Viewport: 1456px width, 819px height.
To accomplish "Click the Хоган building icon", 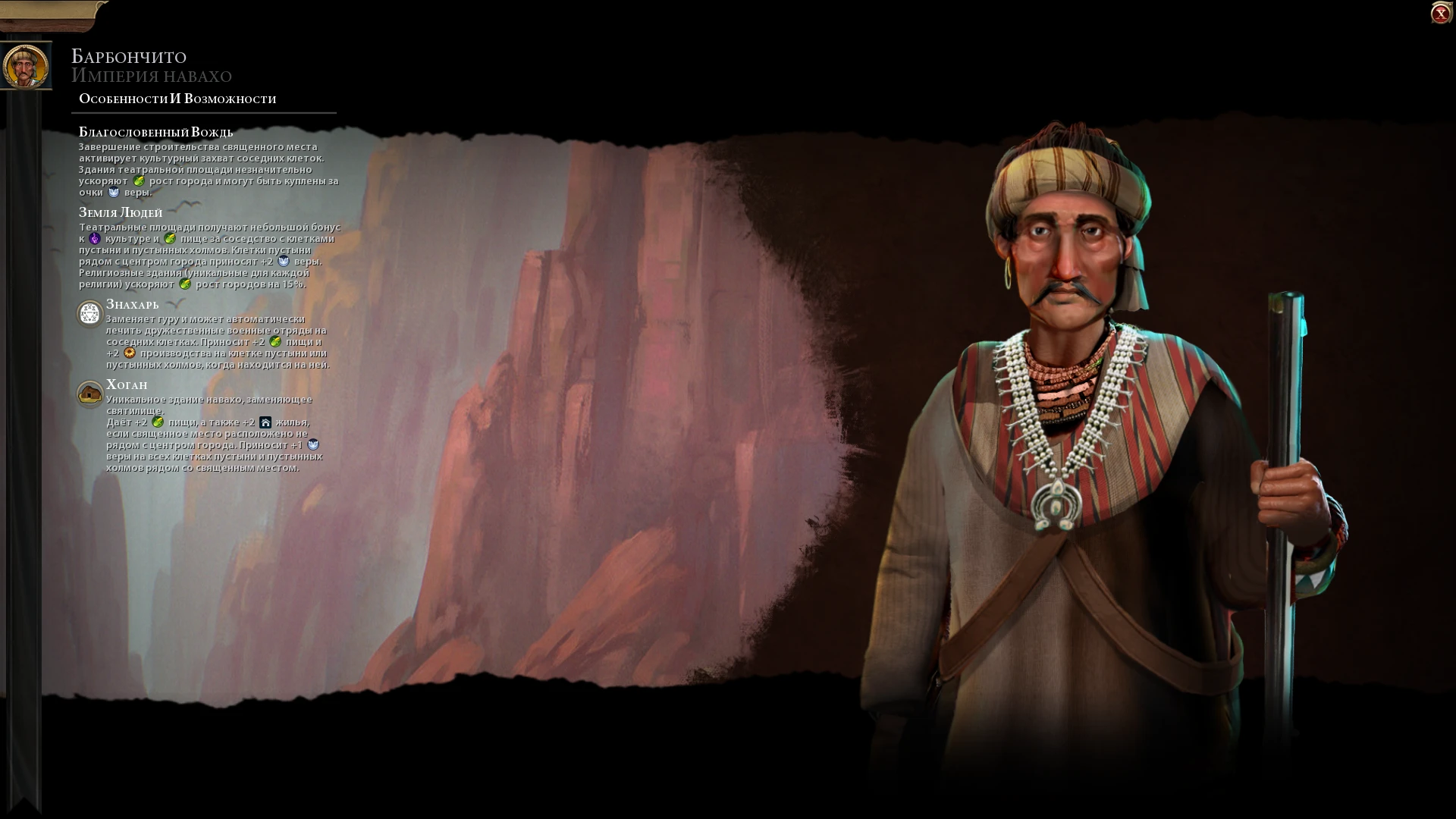I will point(90,394).
